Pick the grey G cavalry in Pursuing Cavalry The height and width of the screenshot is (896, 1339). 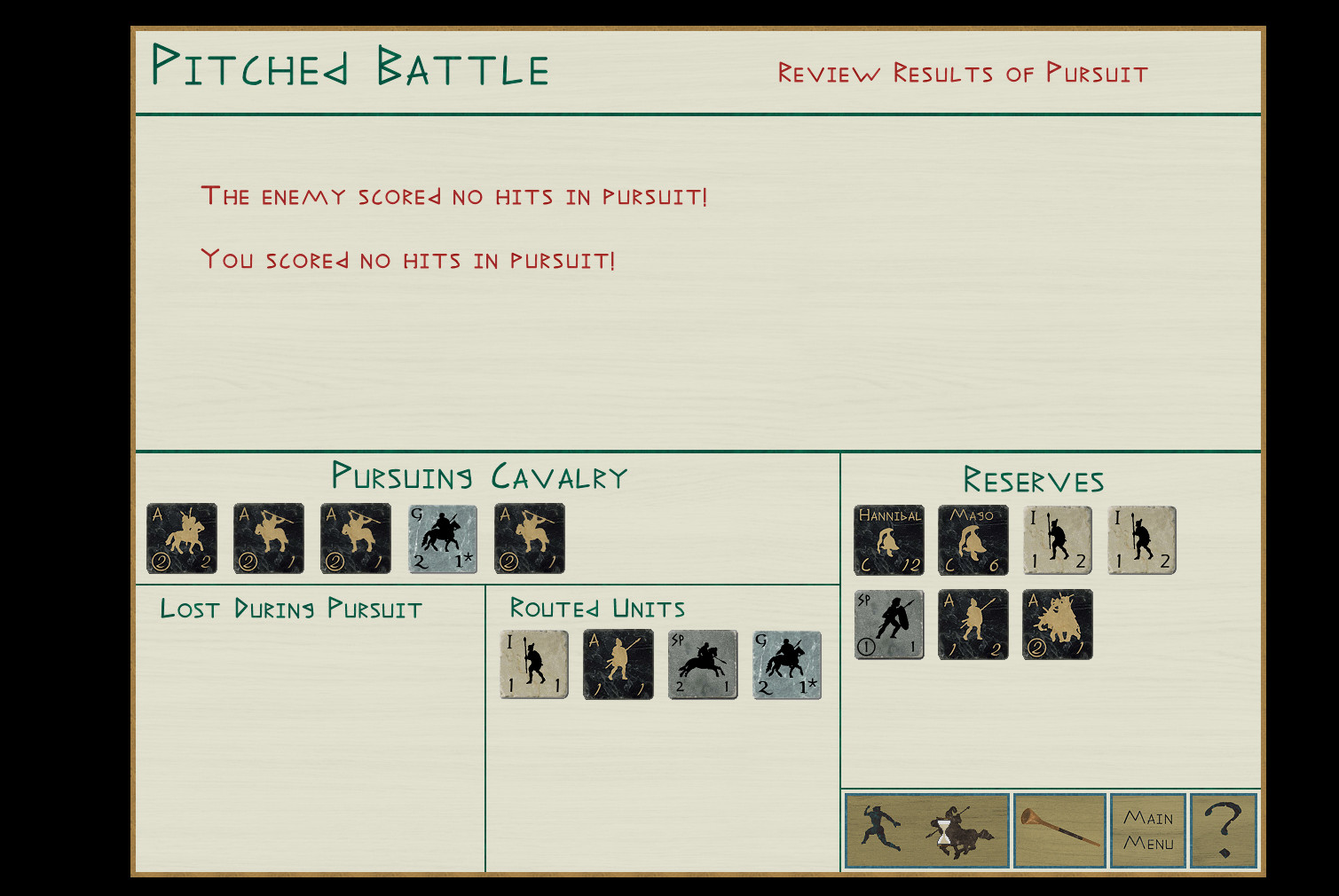[x=443, y=538]
